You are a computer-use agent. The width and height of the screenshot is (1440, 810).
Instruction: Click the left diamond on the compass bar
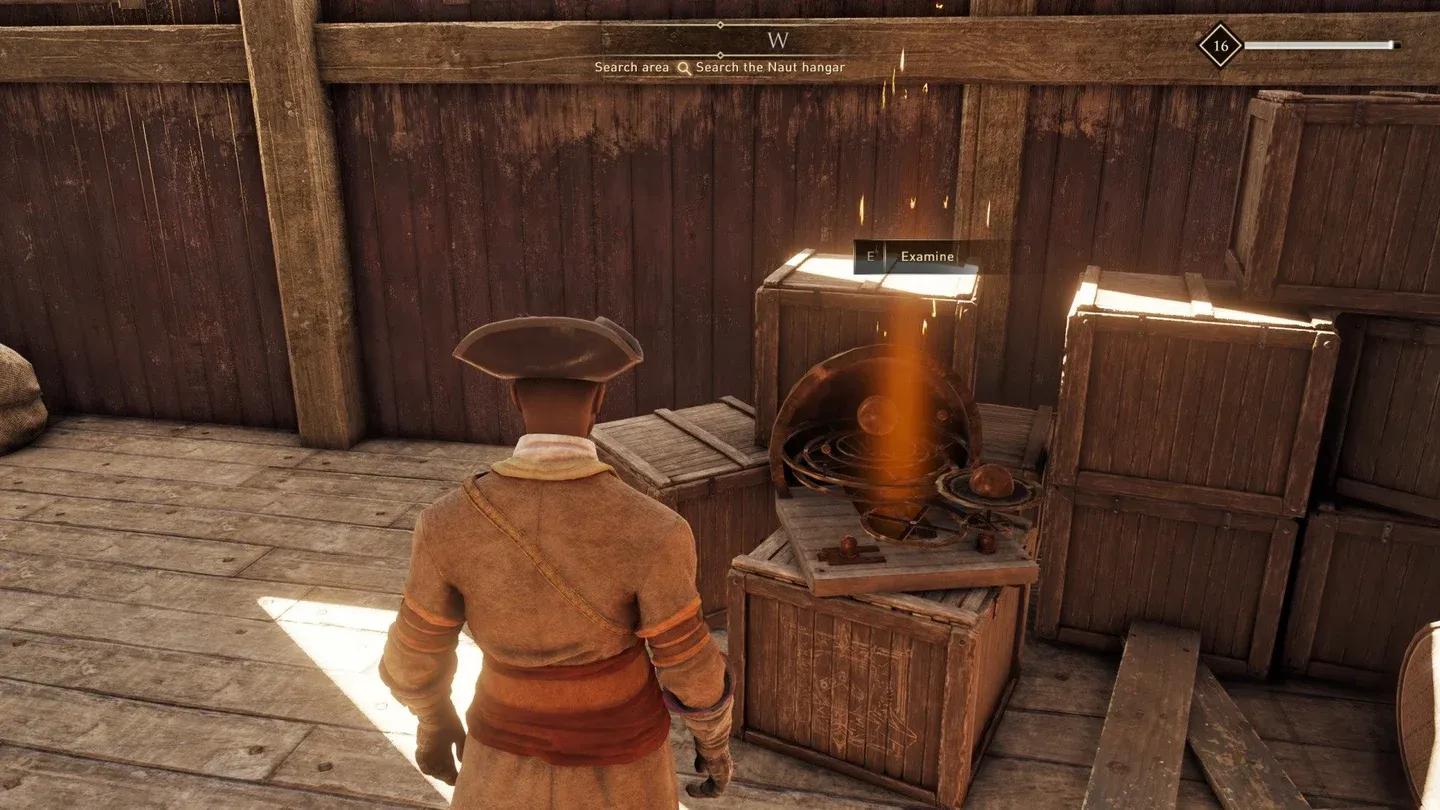coord(720,23)
